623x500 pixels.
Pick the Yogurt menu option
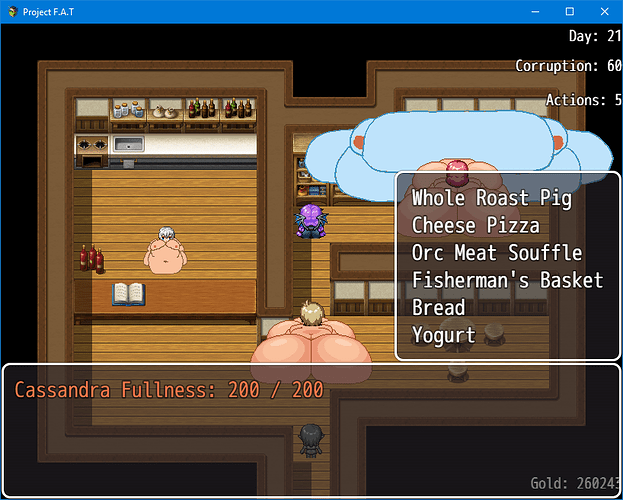tap(443, 334)
